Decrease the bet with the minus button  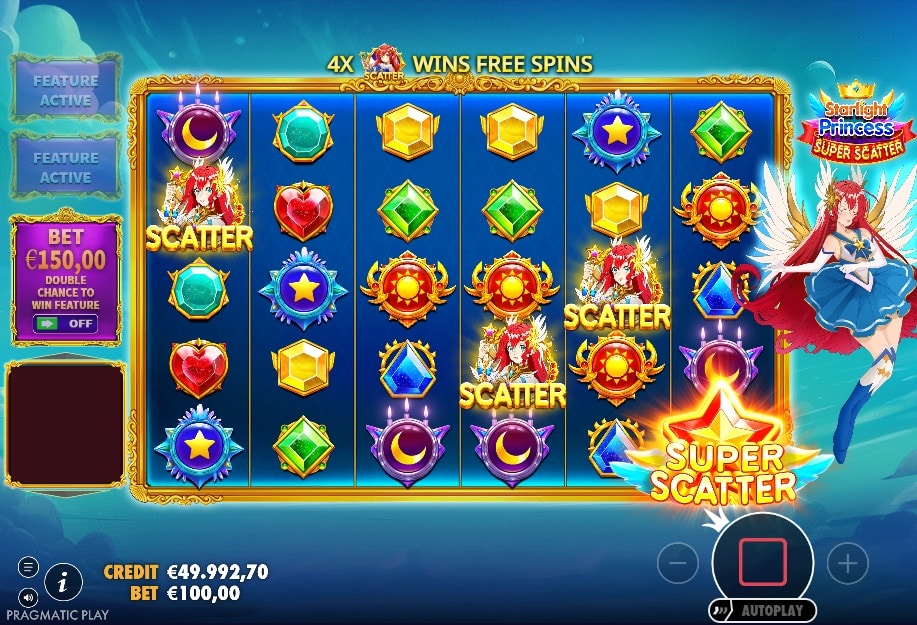coord(677,564)
